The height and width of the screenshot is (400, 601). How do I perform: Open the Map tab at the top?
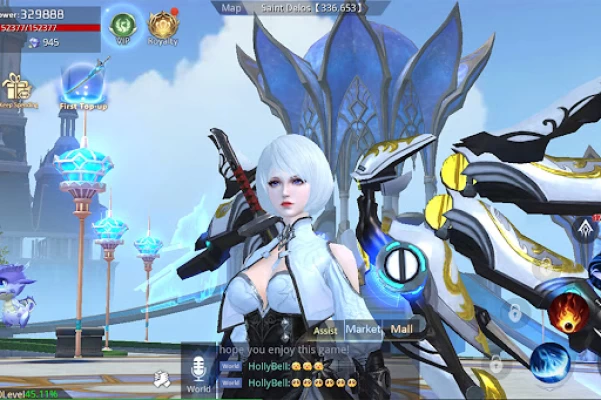coord(231,7)
